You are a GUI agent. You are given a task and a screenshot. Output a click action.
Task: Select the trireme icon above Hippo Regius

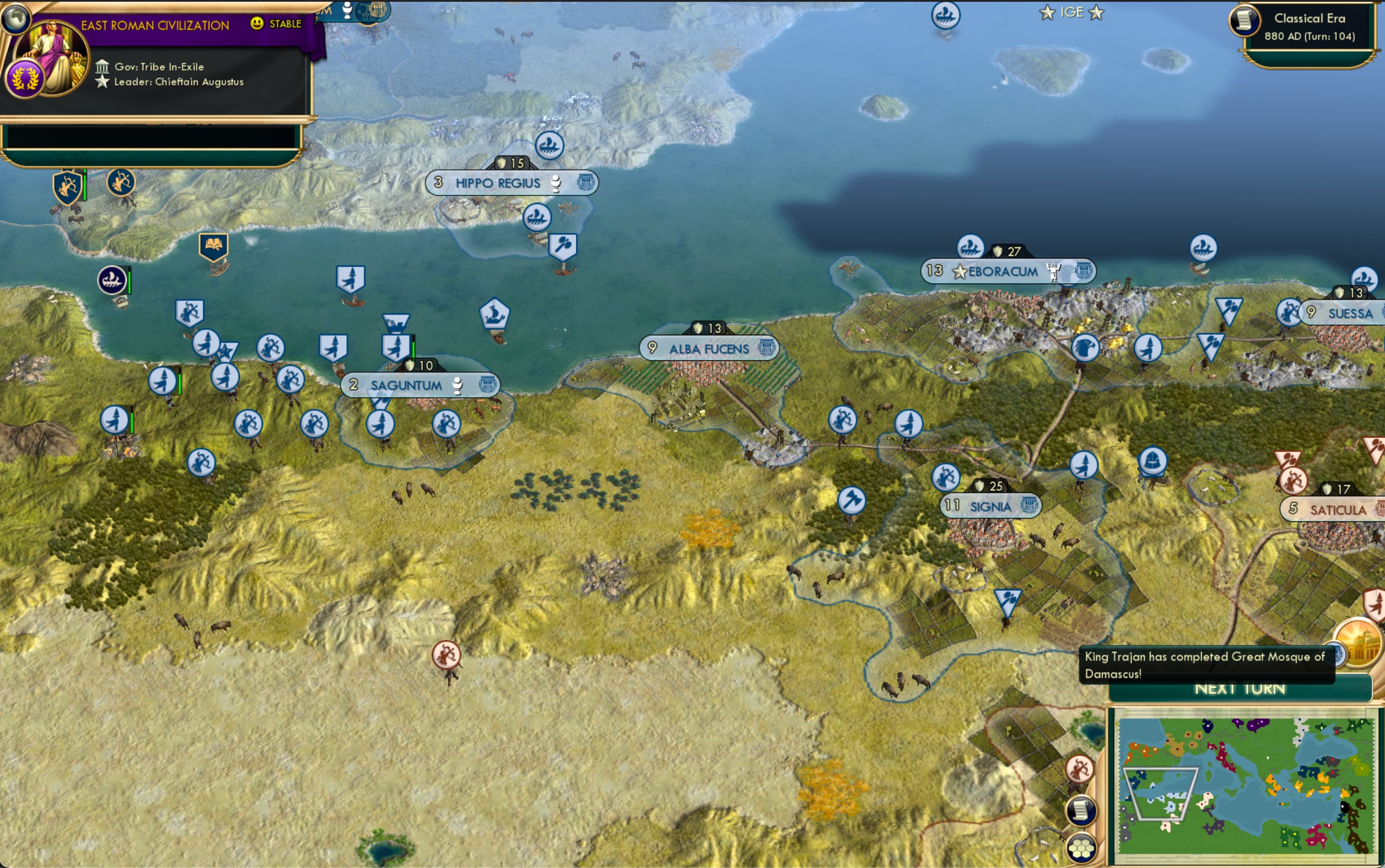click(549, 144)
